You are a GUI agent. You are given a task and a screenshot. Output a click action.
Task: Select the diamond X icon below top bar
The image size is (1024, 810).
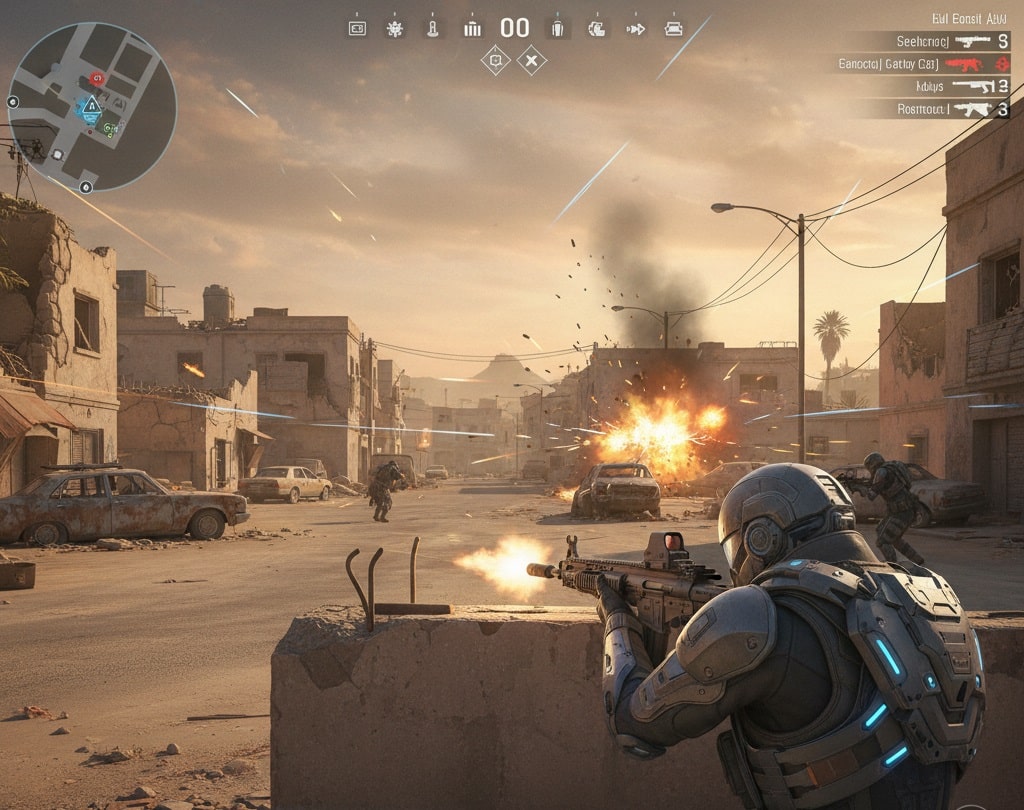click(532, 61)
